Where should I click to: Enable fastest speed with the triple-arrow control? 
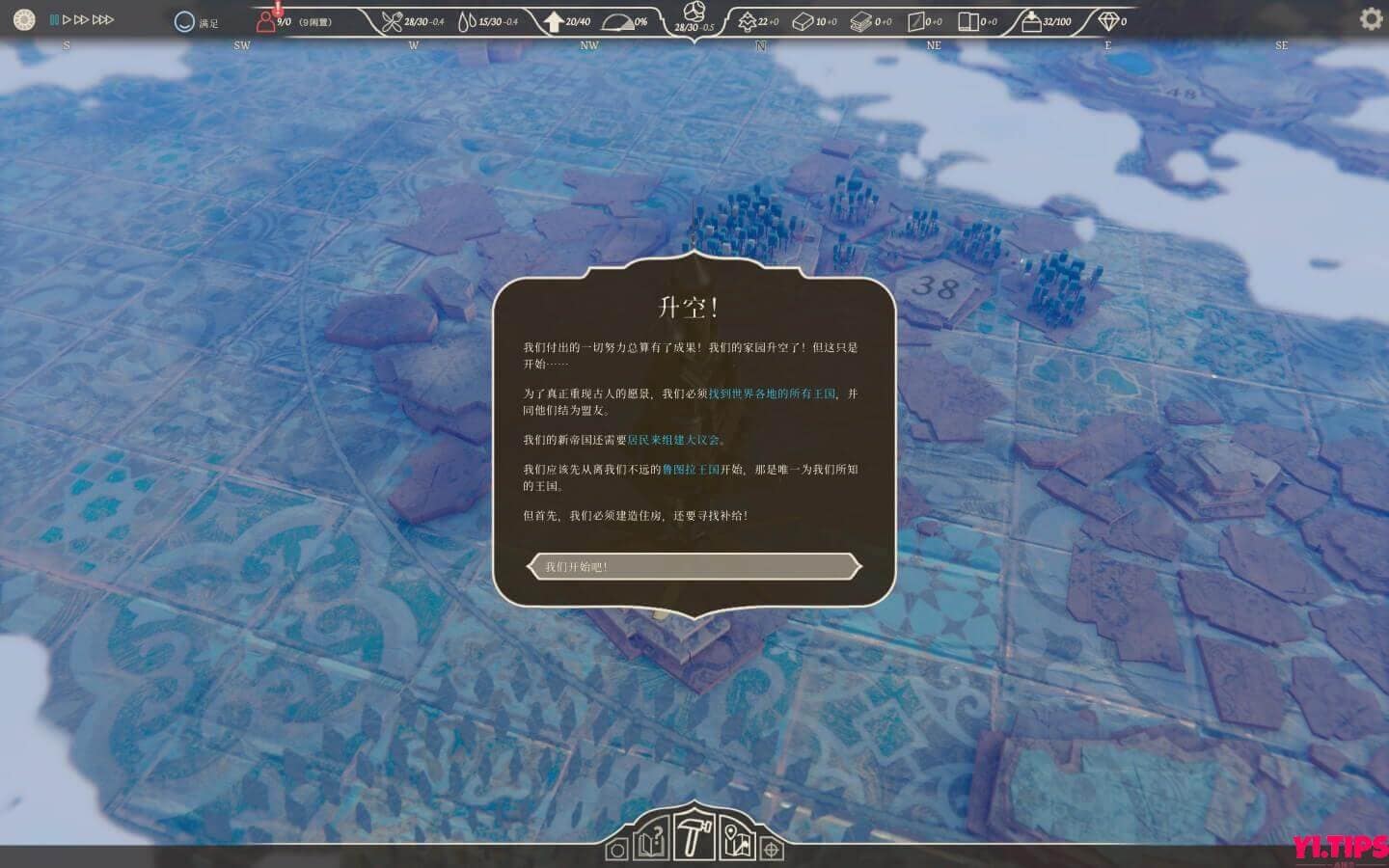point(103,19)
